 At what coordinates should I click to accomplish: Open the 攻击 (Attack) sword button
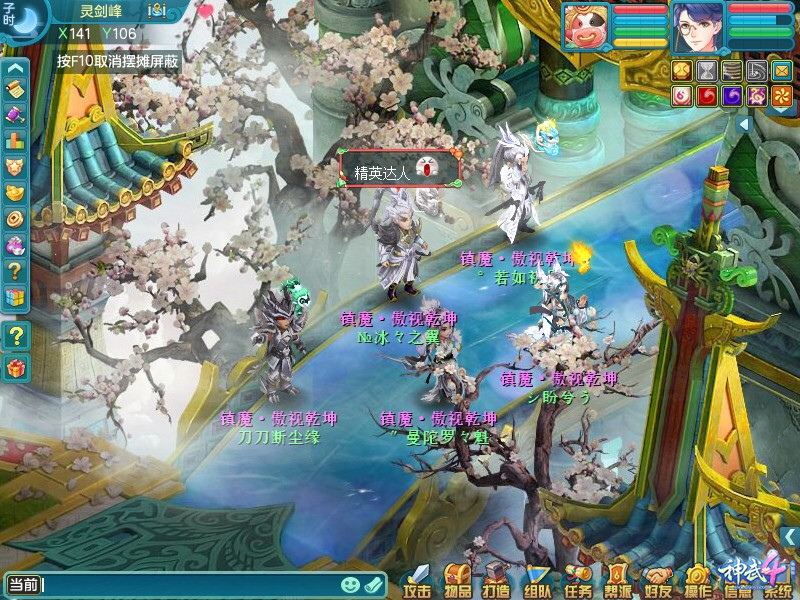coord(416,579)
